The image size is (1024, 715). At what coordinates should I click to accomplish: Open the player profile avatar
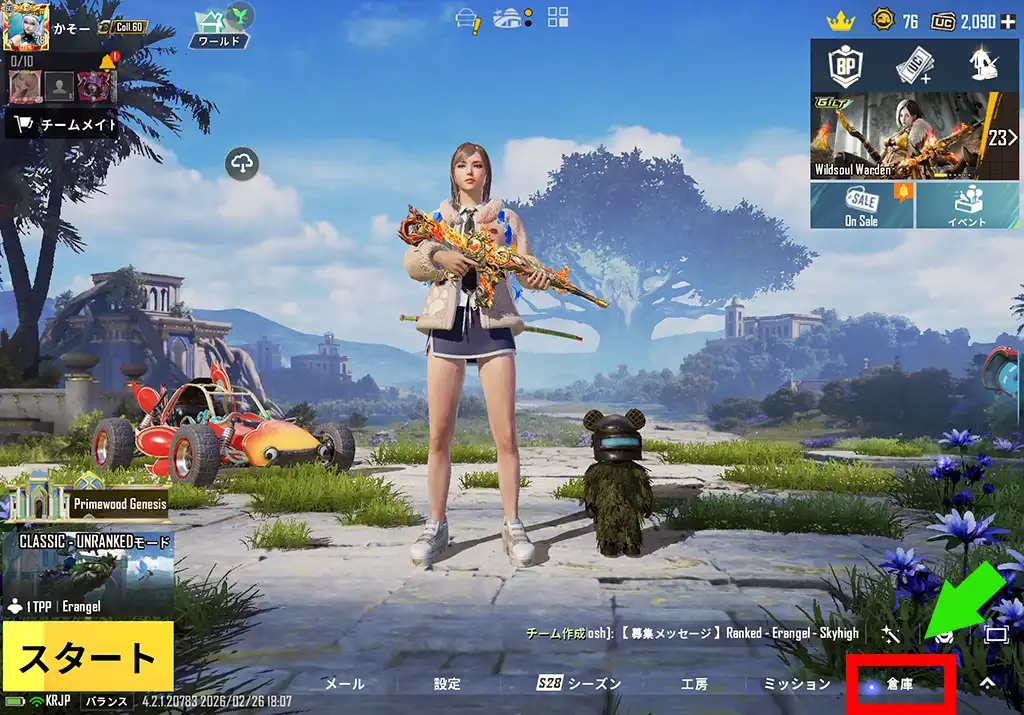click(x=27, y=27)
